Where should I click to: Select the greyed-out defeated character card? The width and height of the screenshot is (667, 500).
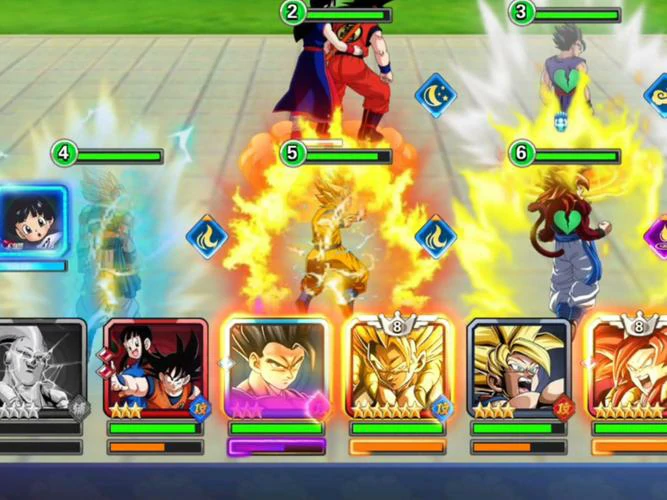click(x=42, y=367)
